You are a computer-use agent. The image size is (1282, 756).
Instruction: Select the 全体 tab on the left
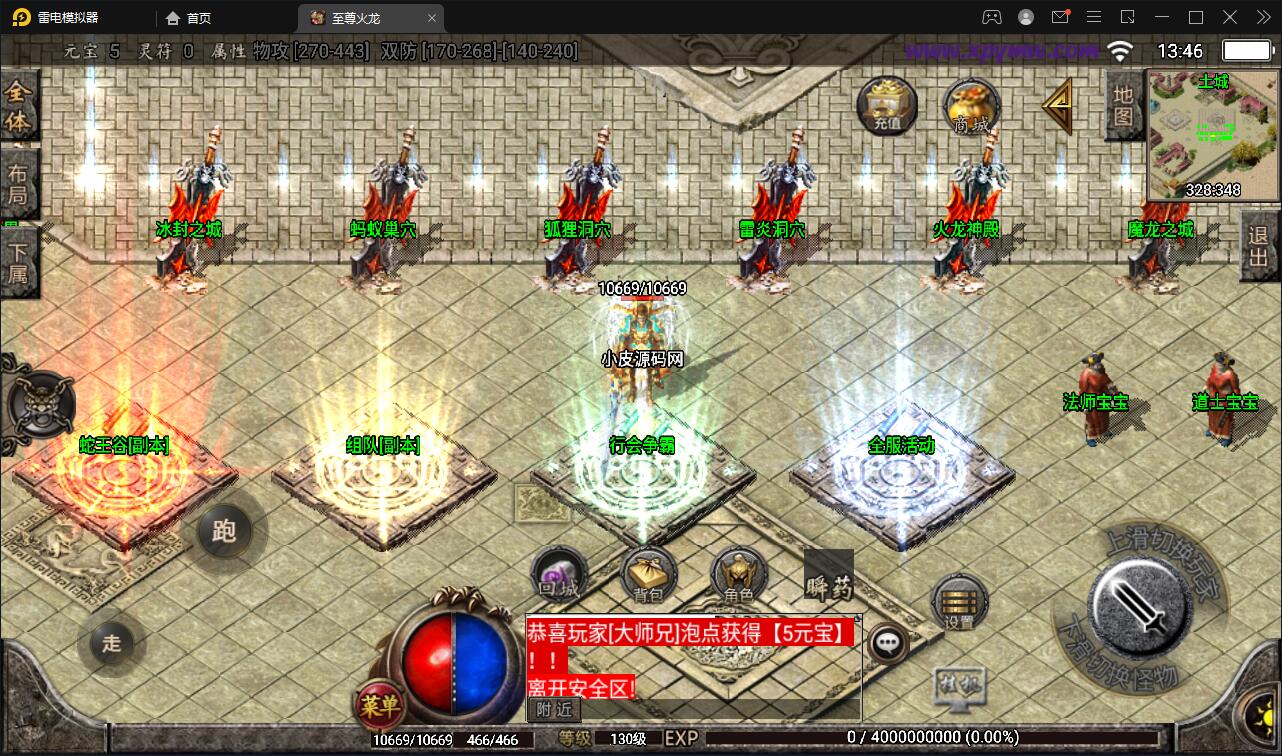coord(19,106)
